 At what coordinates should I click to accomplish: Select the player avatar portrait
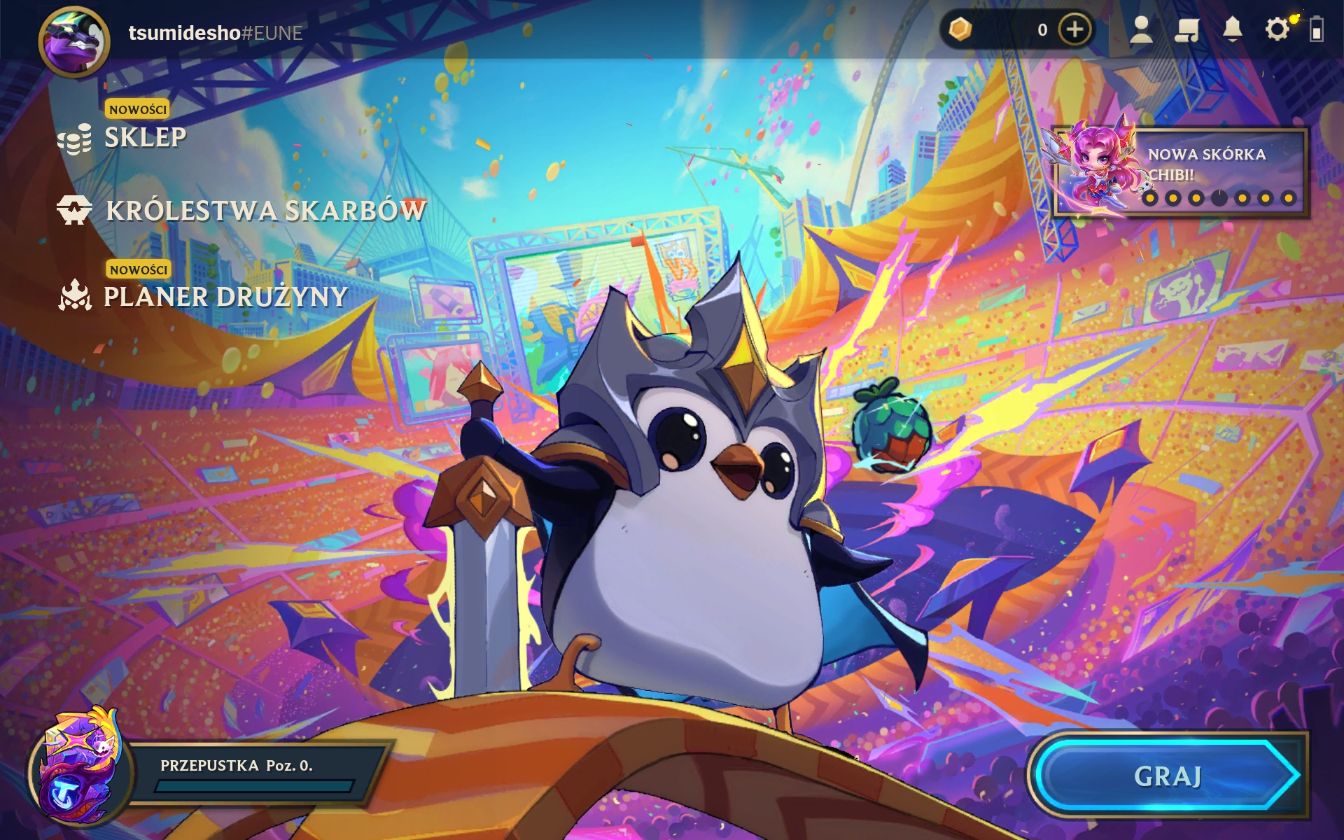pos(73,40)
